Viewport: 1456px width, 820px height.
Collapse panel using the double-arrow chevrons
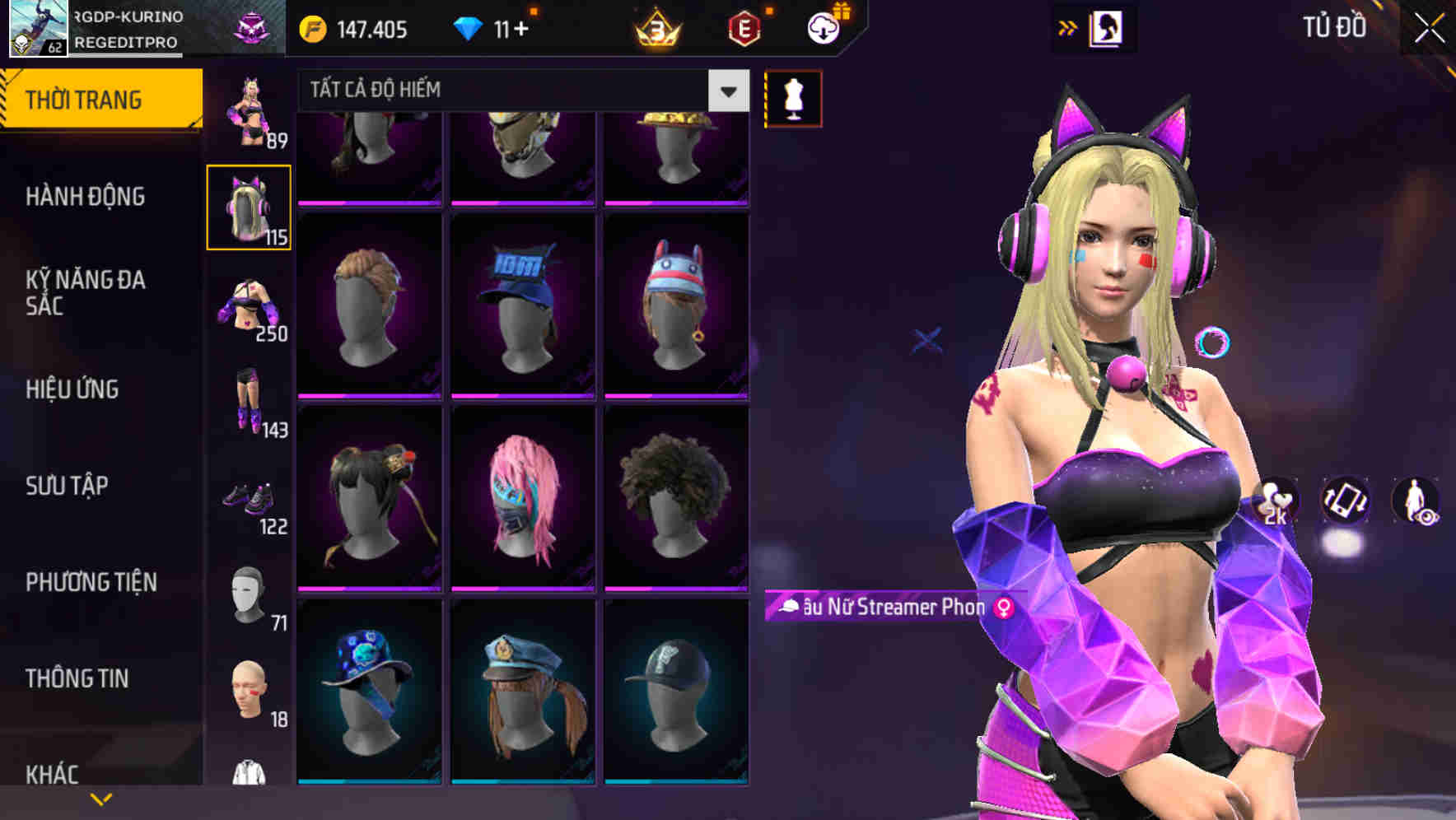point(1066,27)
